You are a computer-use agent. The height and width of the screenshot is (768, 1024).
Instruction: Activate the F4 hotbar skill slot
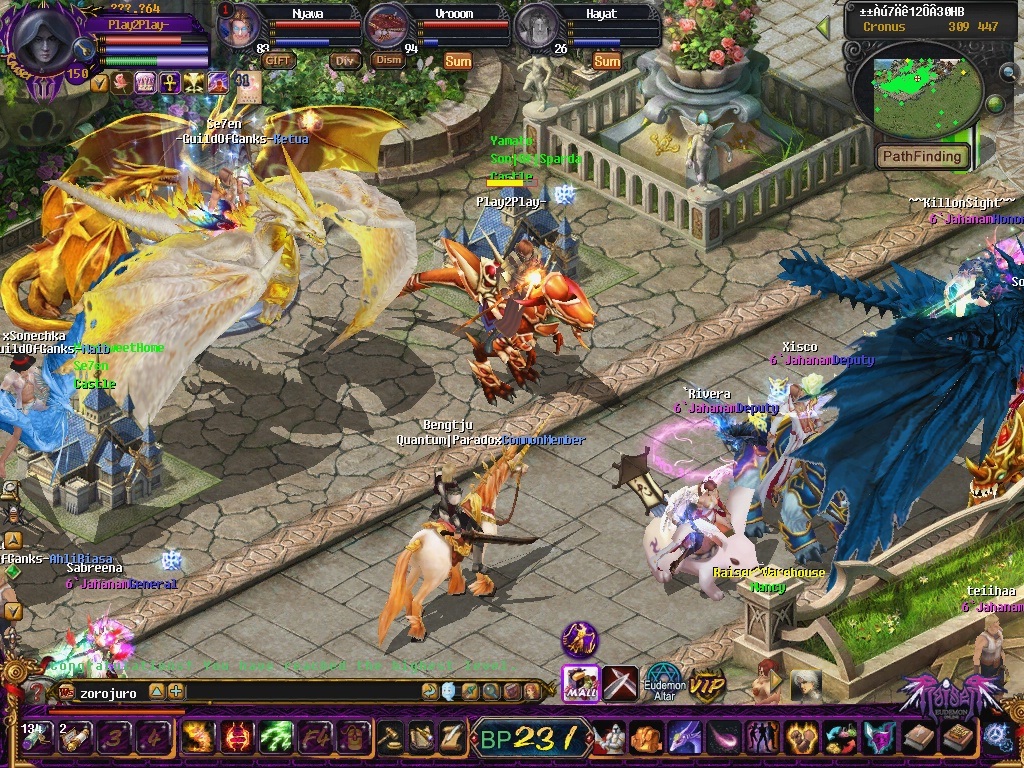click(315, 738)
